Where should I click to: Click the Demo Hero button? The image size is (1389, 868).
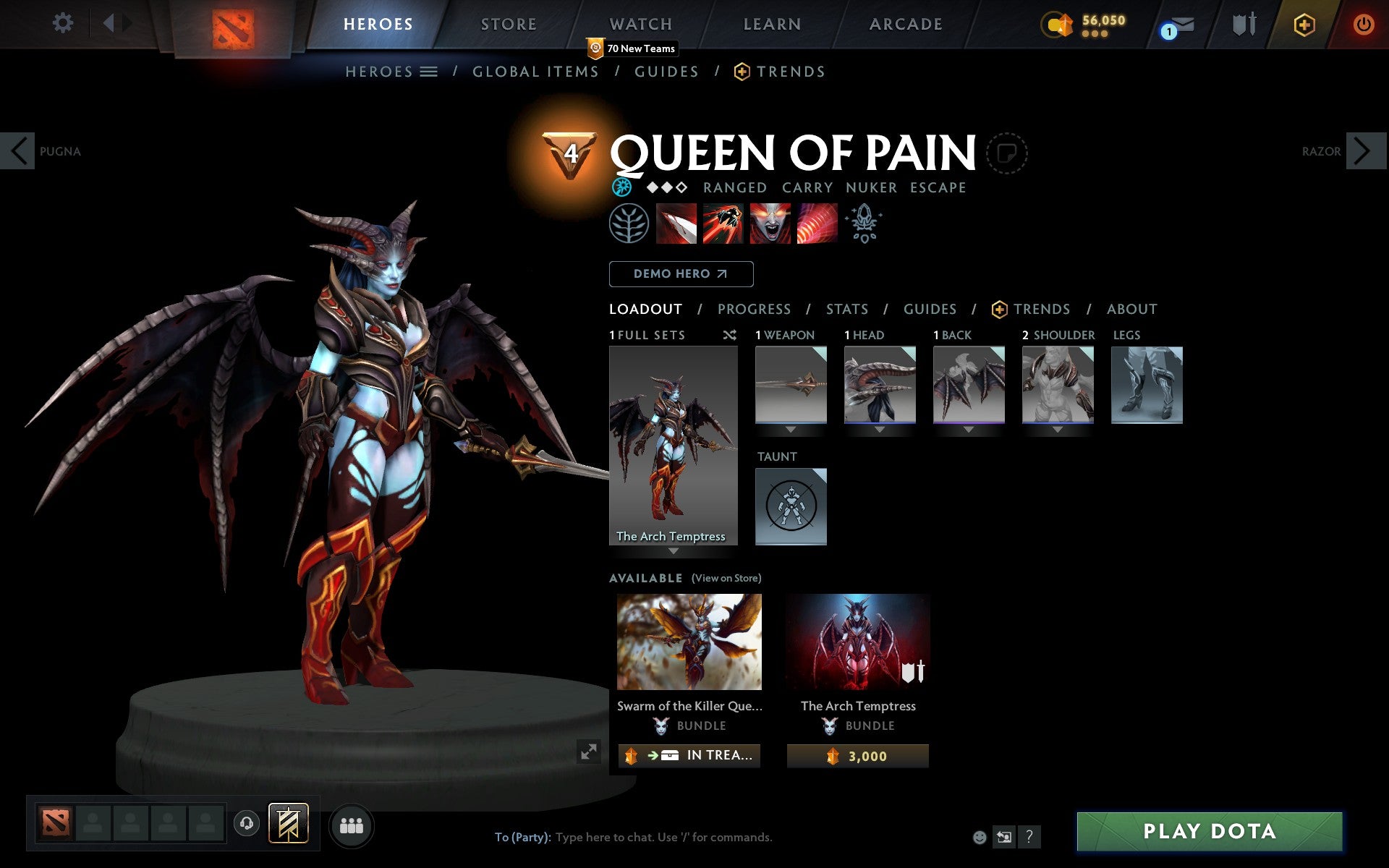coord(681,274)
